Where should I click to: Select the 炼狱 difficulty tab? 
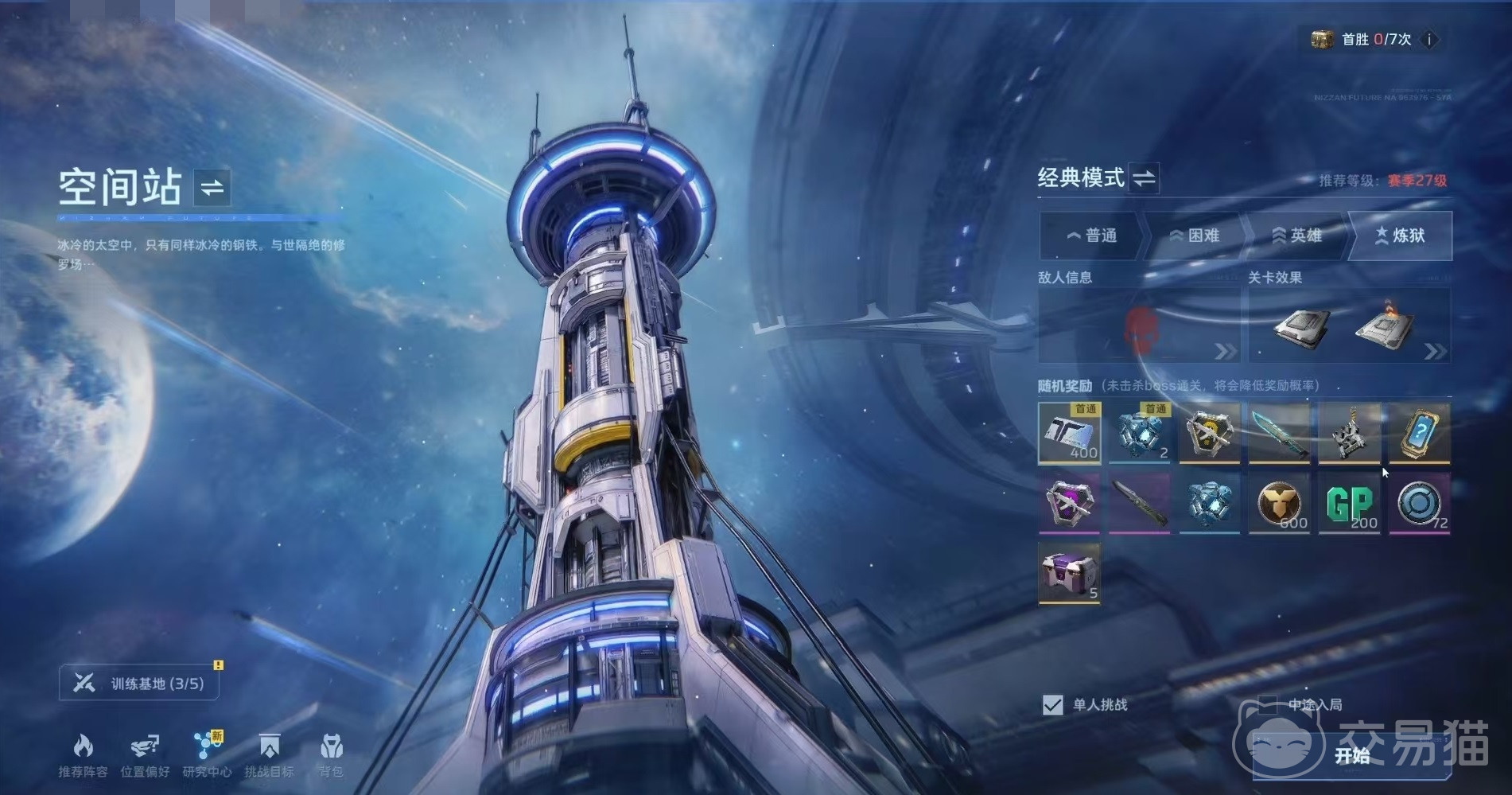1400,236
